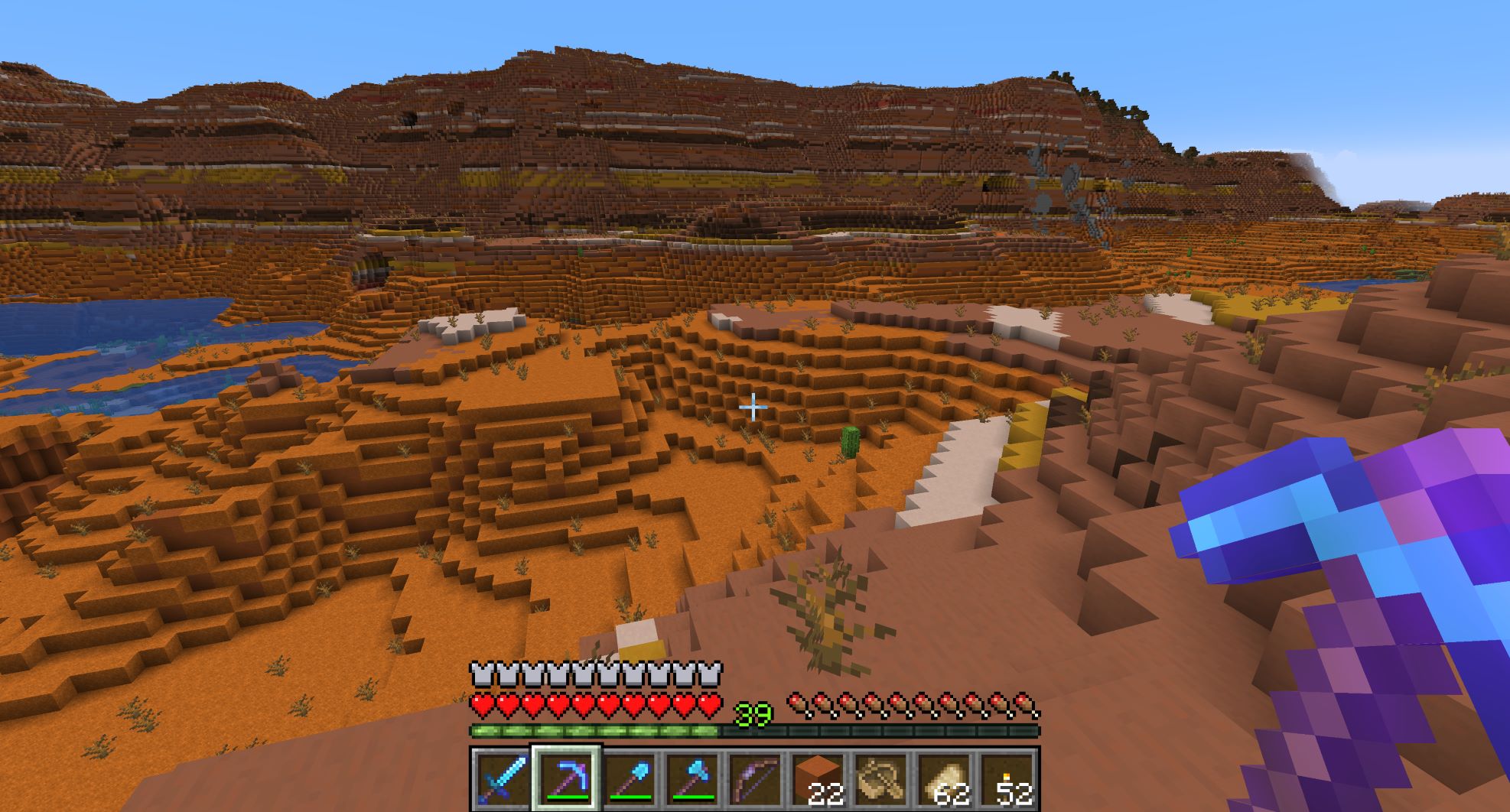Choose the wooden boat hotbar slot

[880, 778]
